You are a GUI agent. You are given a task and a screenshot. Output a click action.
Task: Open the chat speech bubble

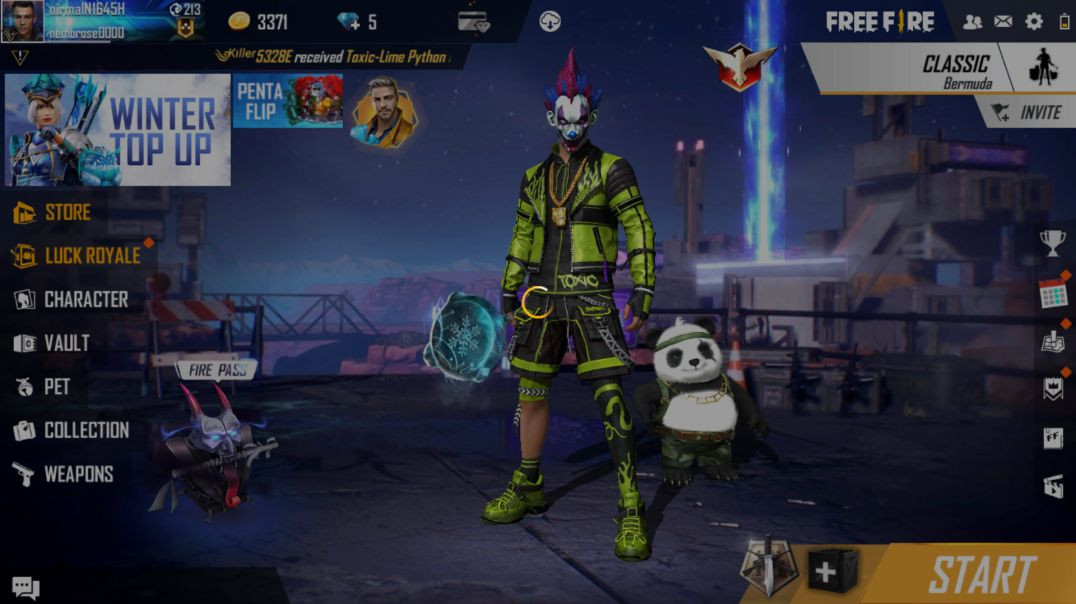point(26,588)
